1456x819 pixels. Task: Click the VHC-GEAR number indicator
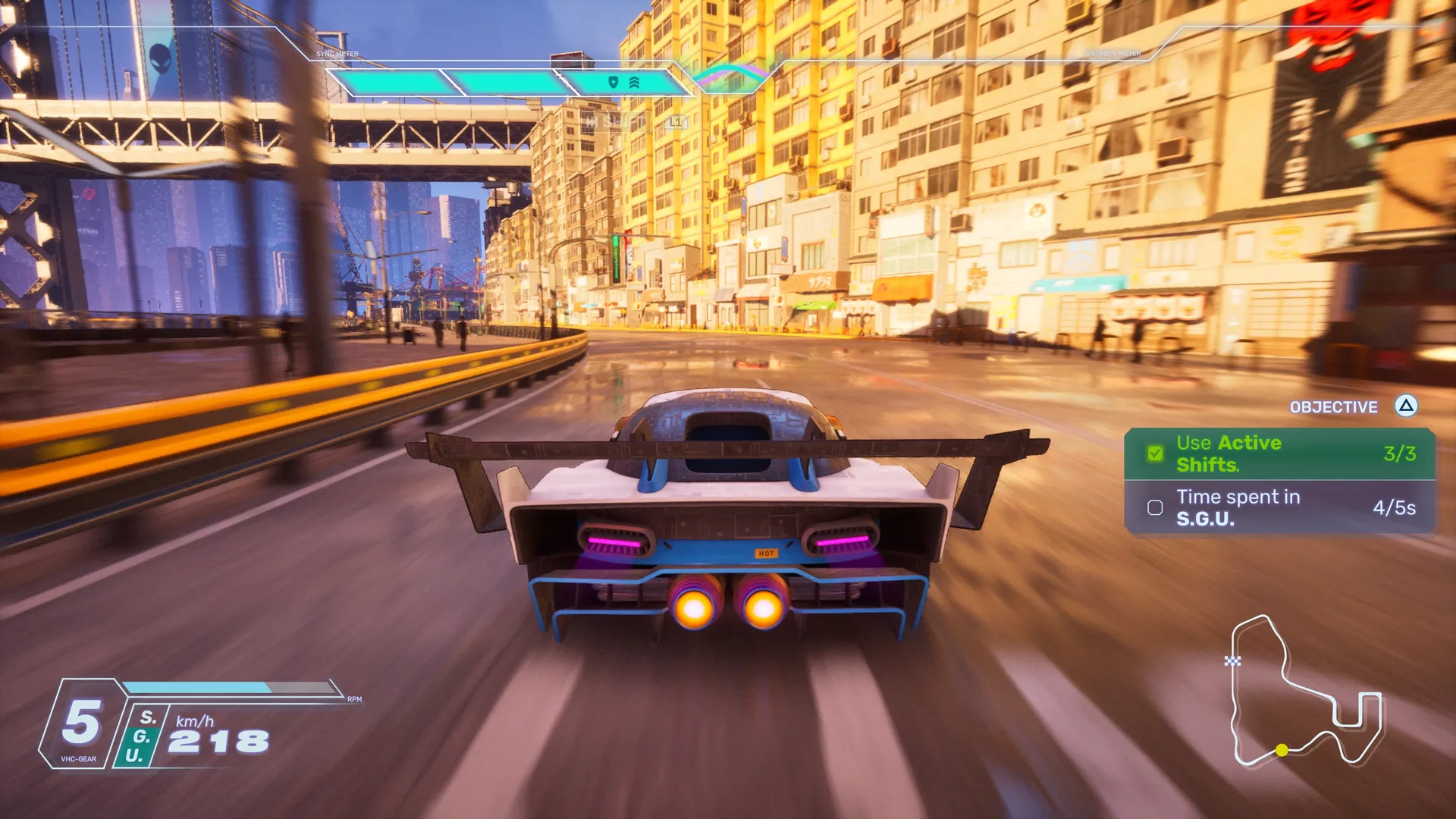pyautogui.click(x=81, y=722)
